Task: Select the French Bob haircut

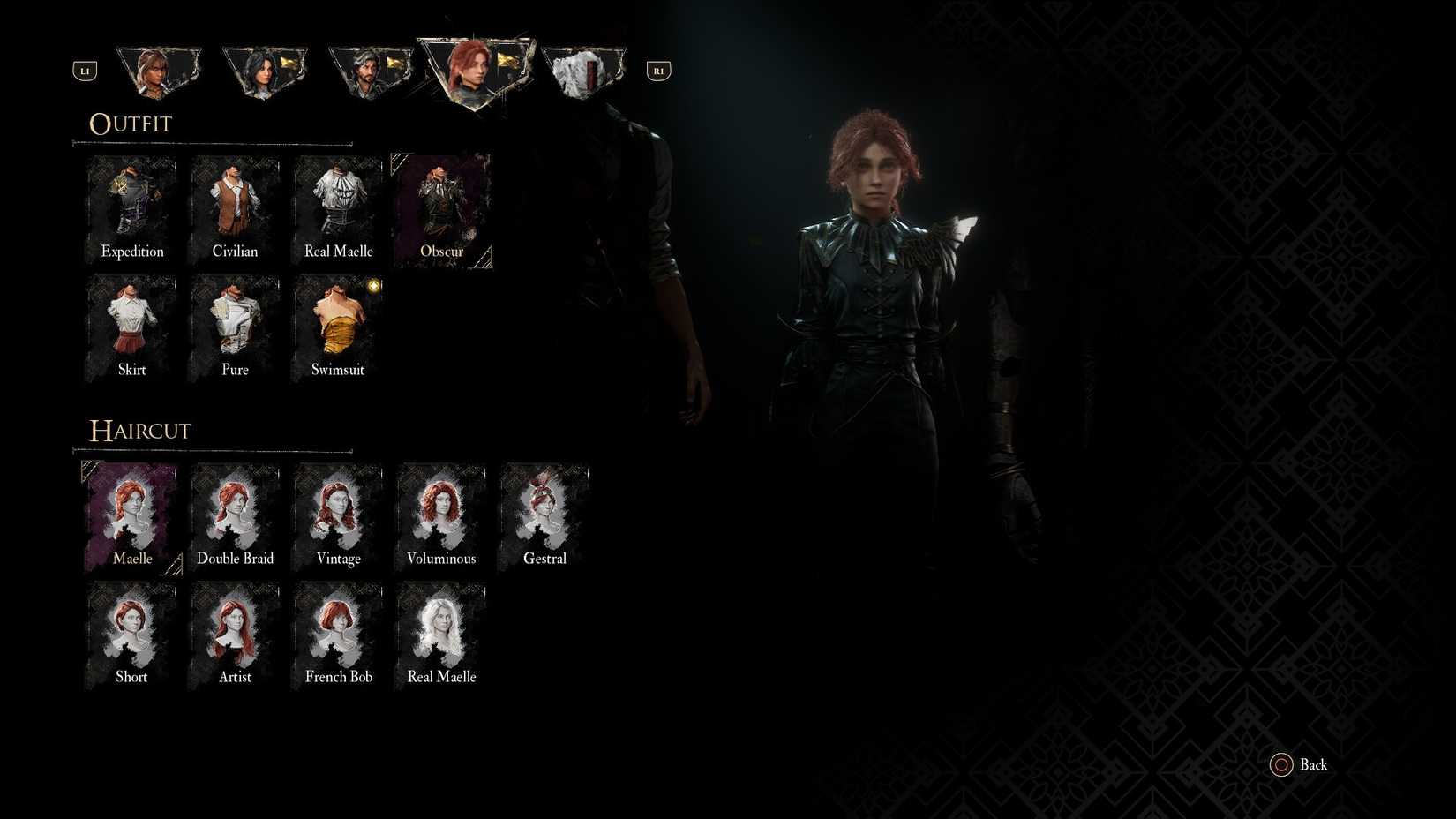Action: pos(338,630)
